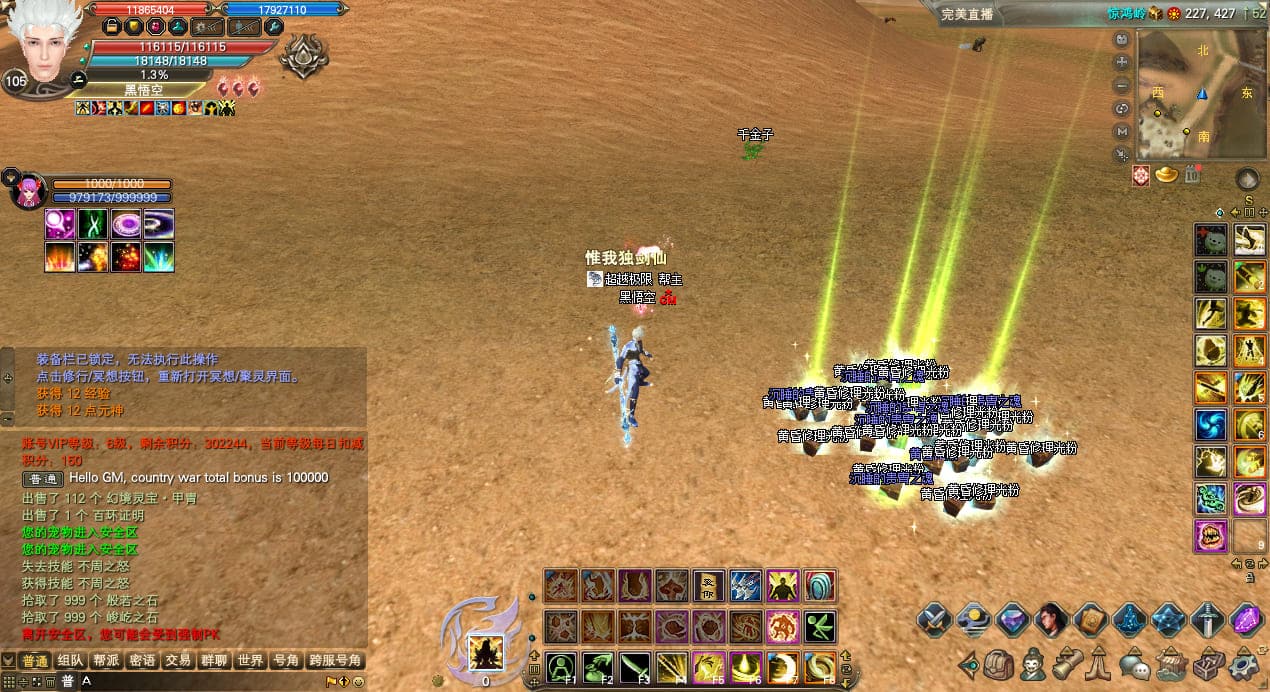Click the crossed swords icon
This screenshot has width=1270, height=692.
point(934,620)
